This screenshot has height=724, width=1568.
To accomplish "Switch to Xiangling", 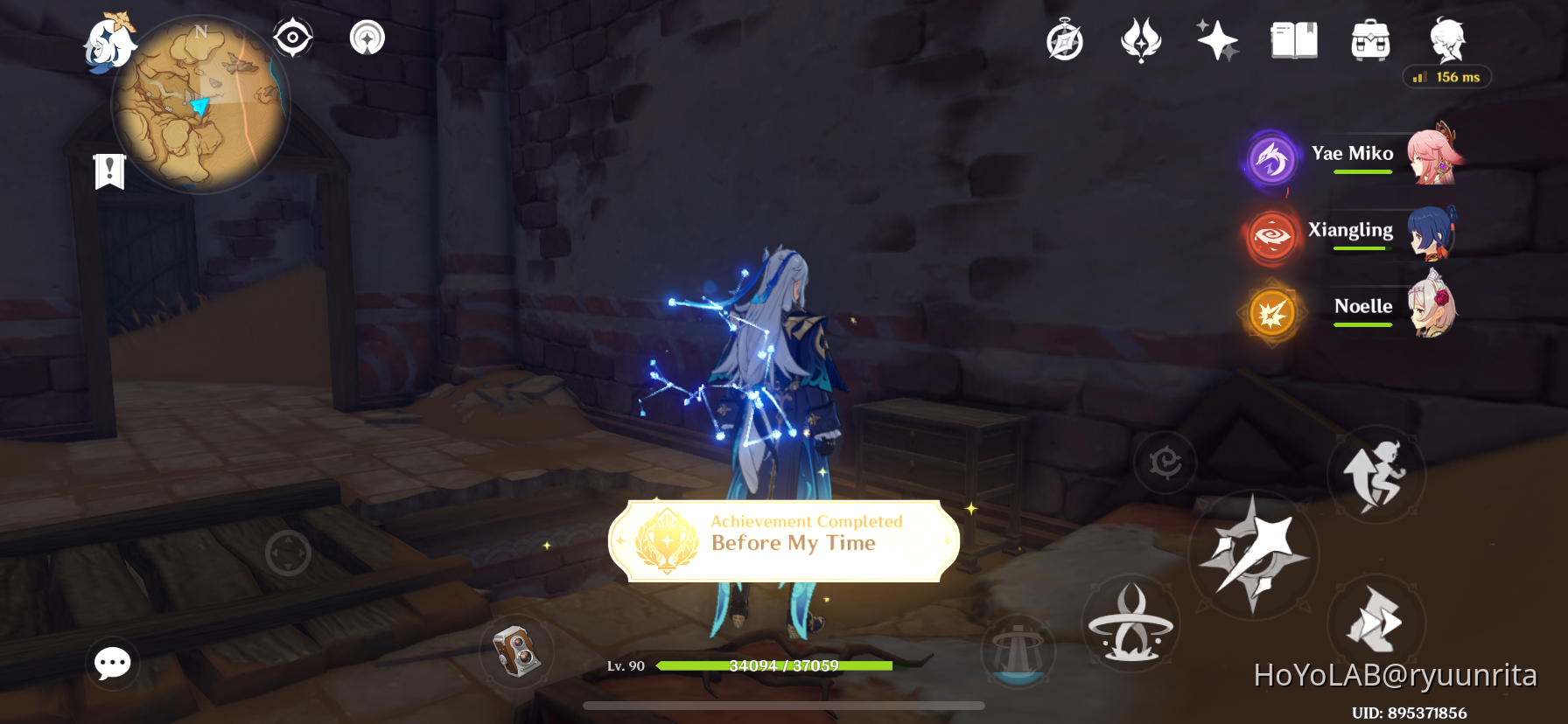I will click(x=1271, y=236).
